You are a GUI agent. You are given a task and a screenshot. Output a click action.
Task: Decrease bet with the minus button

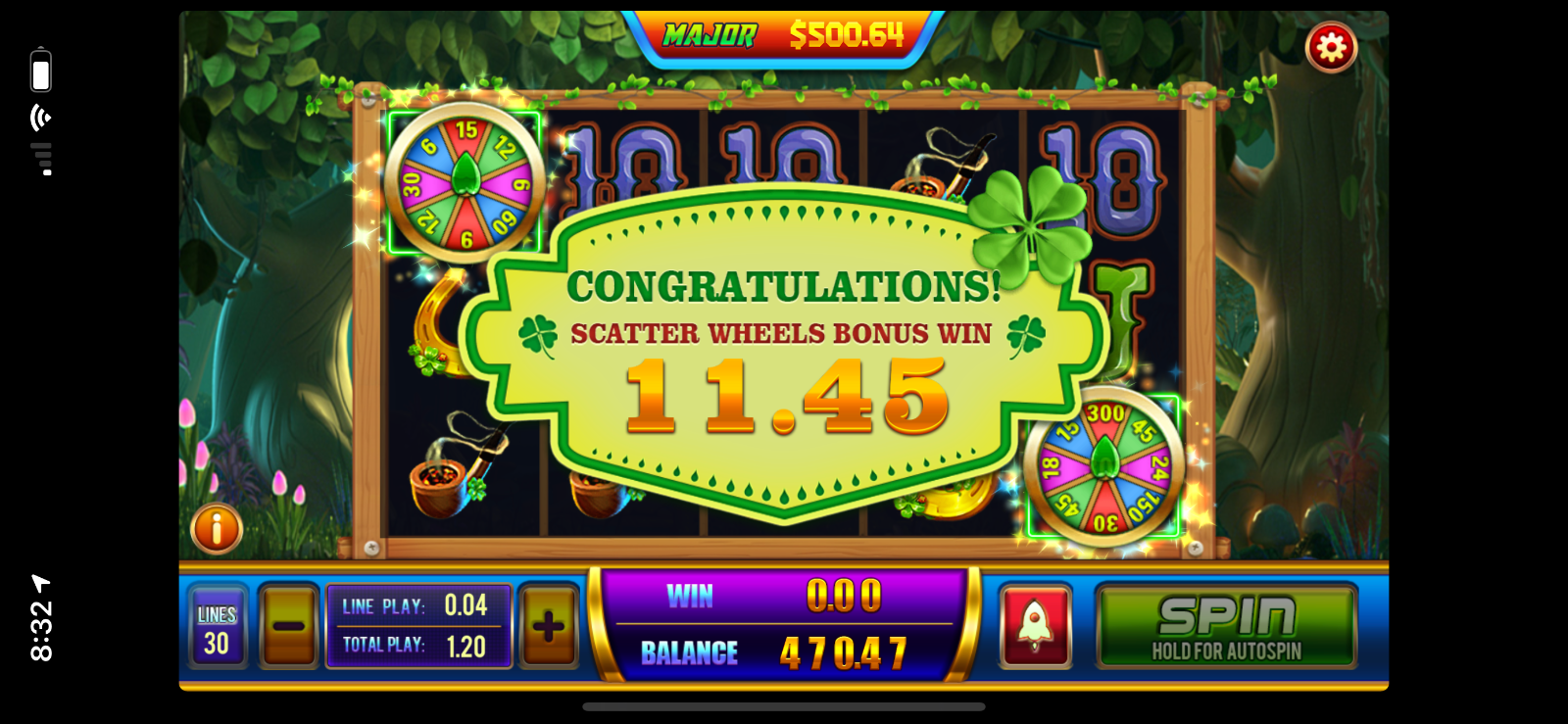pos(288,627)
